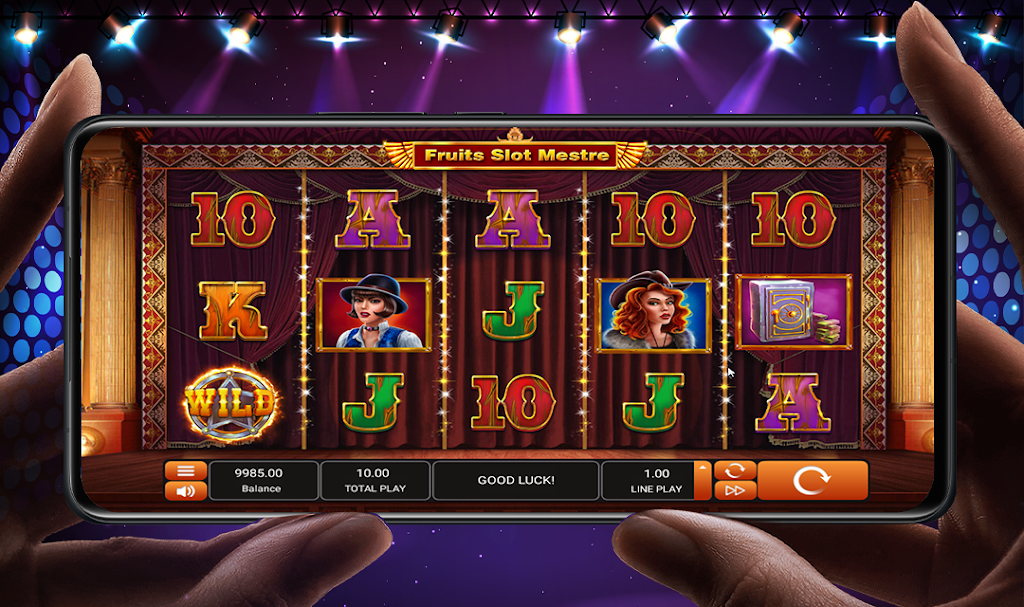Enable autoplay with the circular arrows button
The width and height of the screenshot is (1024, 607).
pyautogui.click(x=735, y=470)
